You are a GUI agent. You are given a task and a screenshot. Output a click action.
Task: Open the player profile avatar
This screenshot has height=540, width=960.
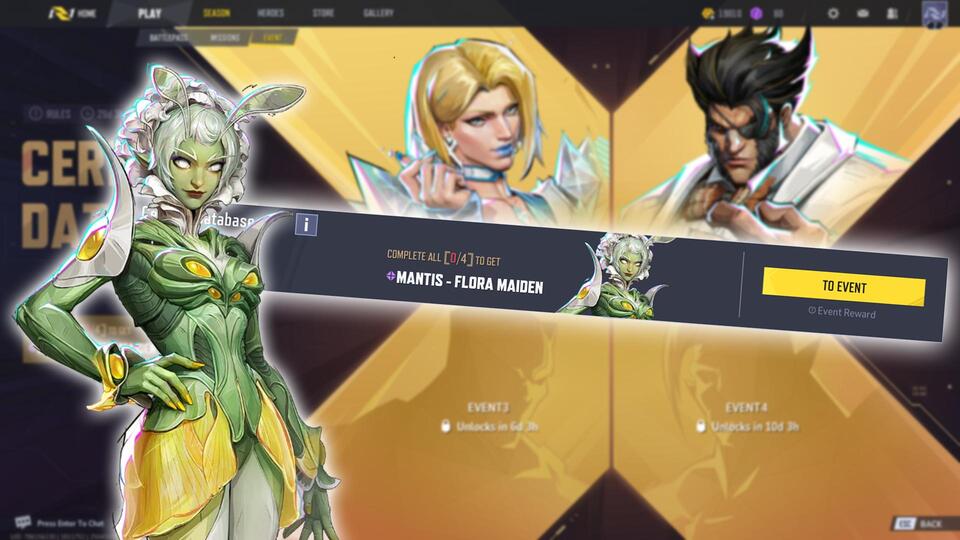pos(937,15)
